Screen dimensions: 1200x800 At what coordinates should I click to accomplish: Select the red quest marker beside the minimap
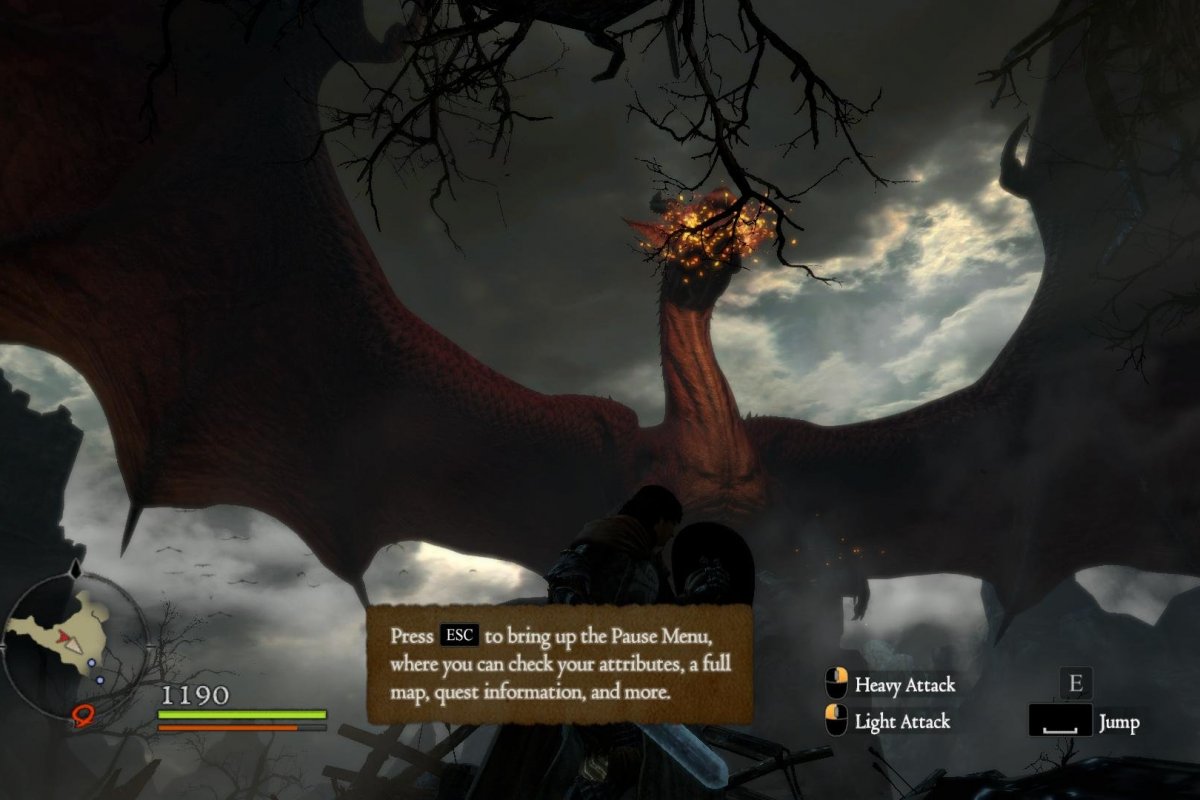tap(83, 714)
